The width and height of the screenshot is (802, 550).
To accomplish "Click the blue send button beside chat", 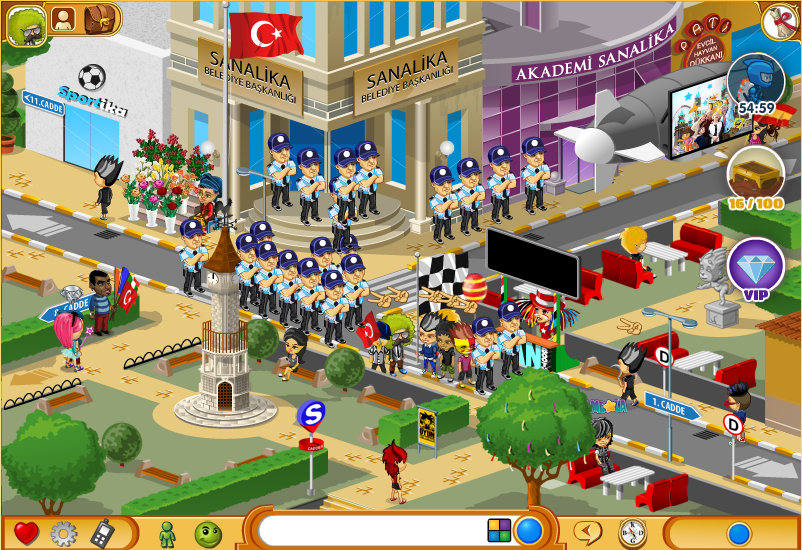I will point(529,530).
